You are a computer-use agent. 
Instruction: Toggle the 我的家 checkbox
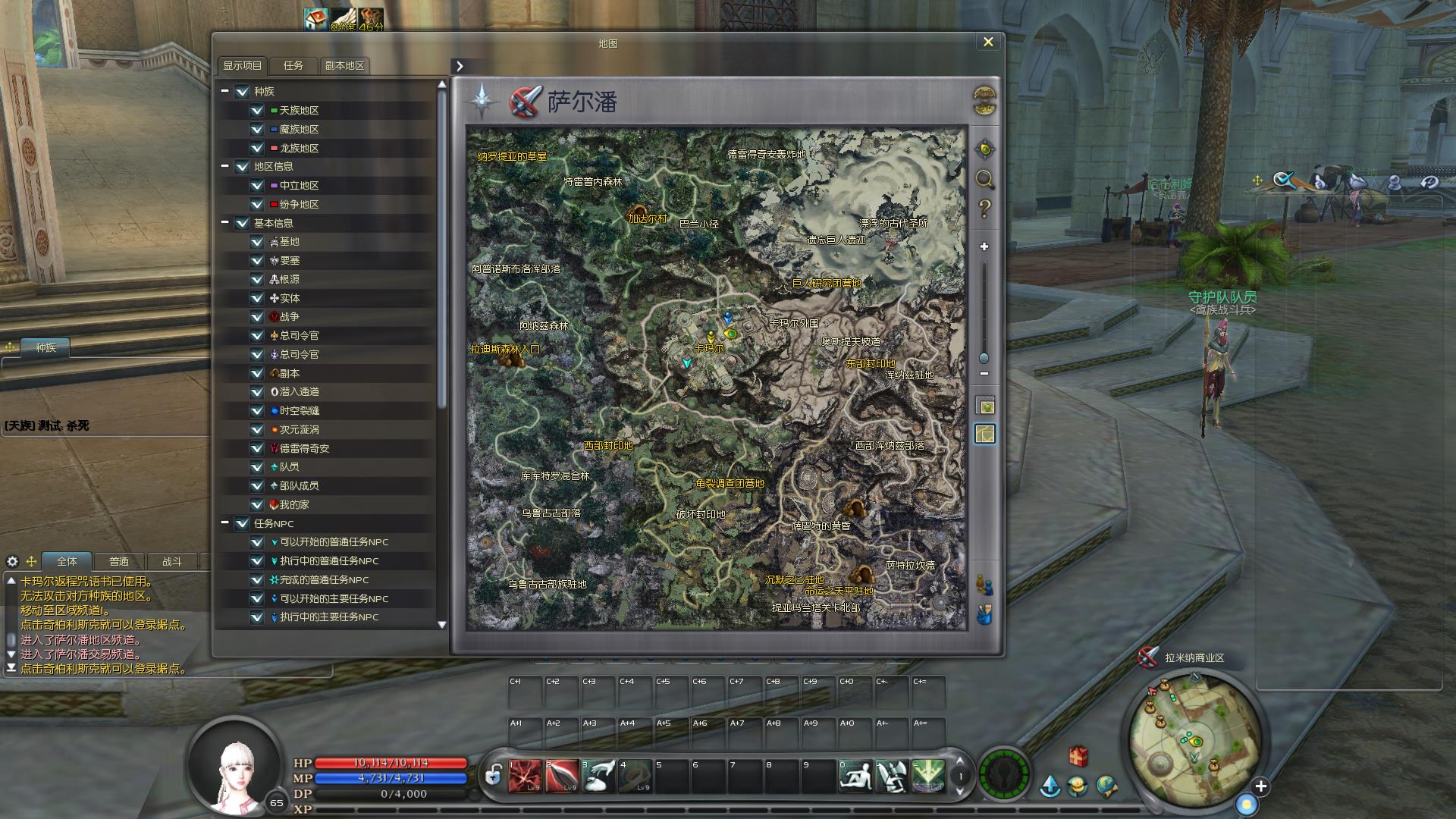pyautogui.click(x=257, y=505)
